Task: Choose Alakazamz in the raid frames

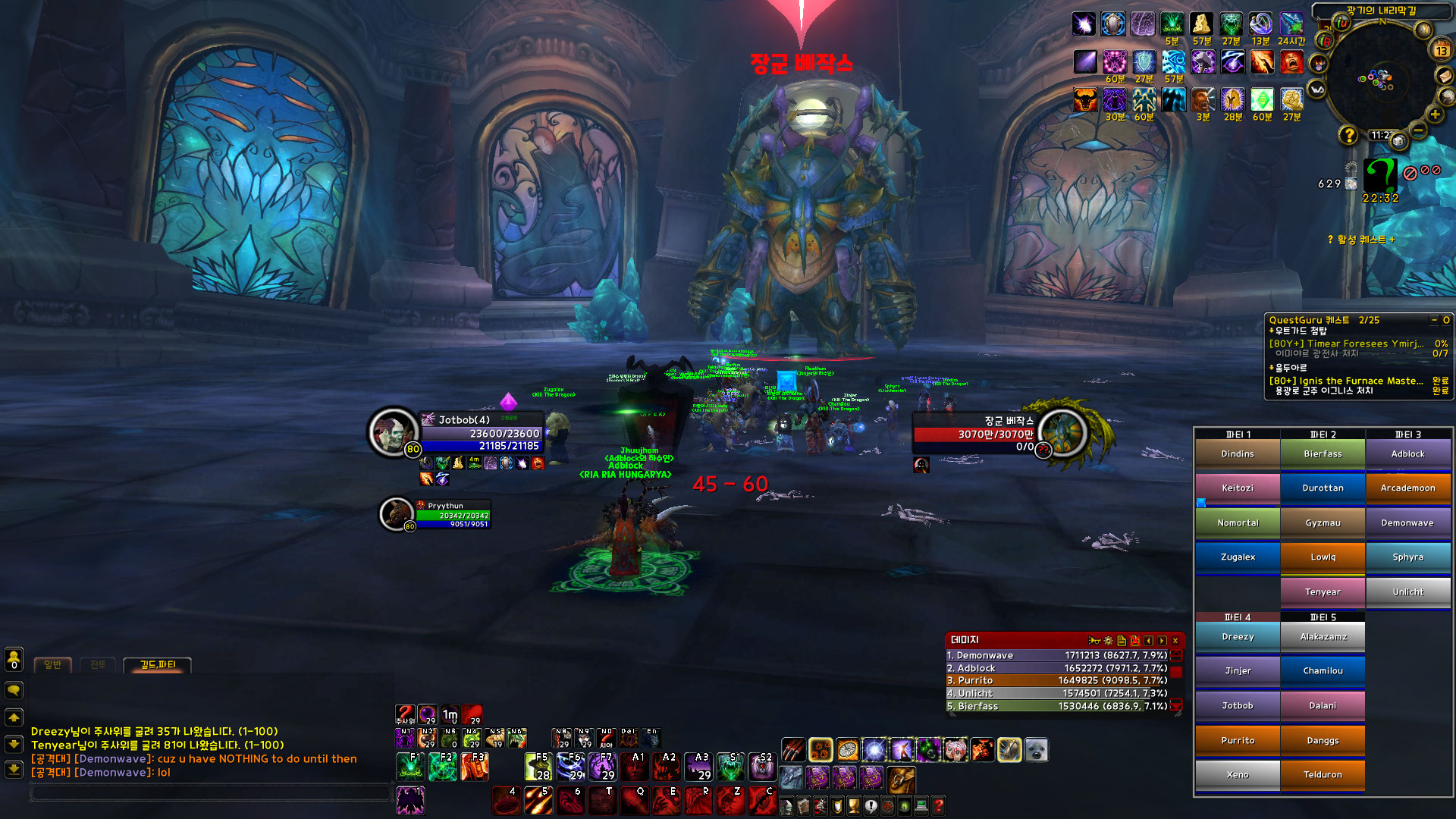Action: (x=1323, y=637)
